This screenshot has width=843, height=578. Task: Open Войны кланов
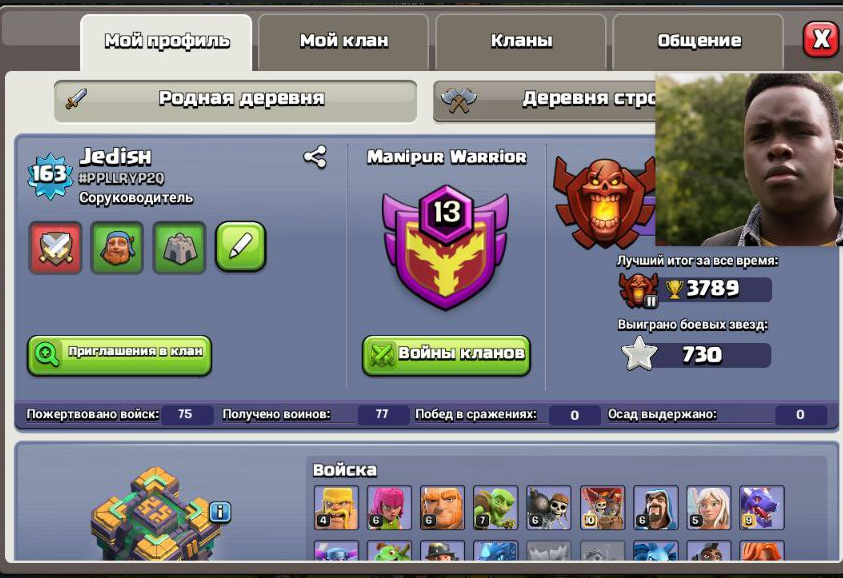[x=446, y=354]
